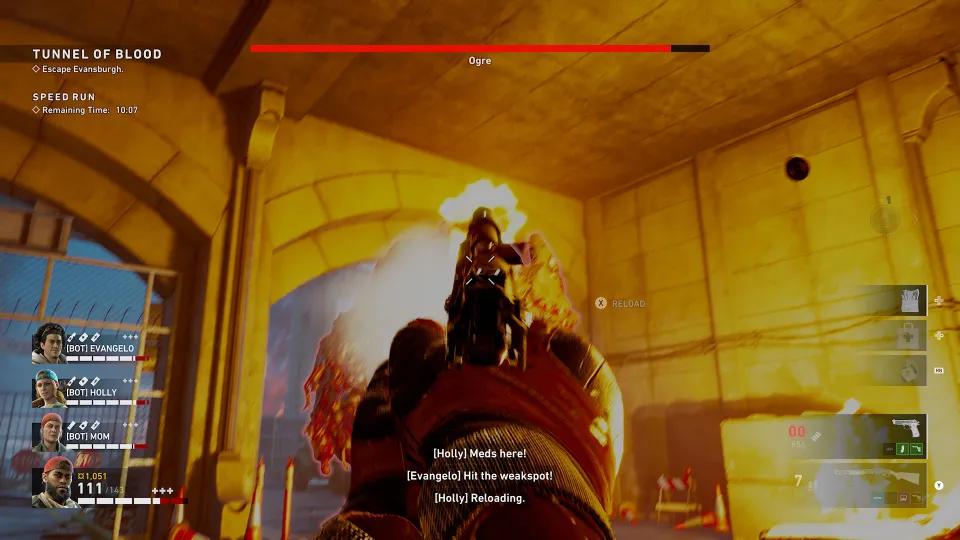Select the Speed Run secondary objective
The height and width of the screenshot is (540, 960).
coord(64,97)
